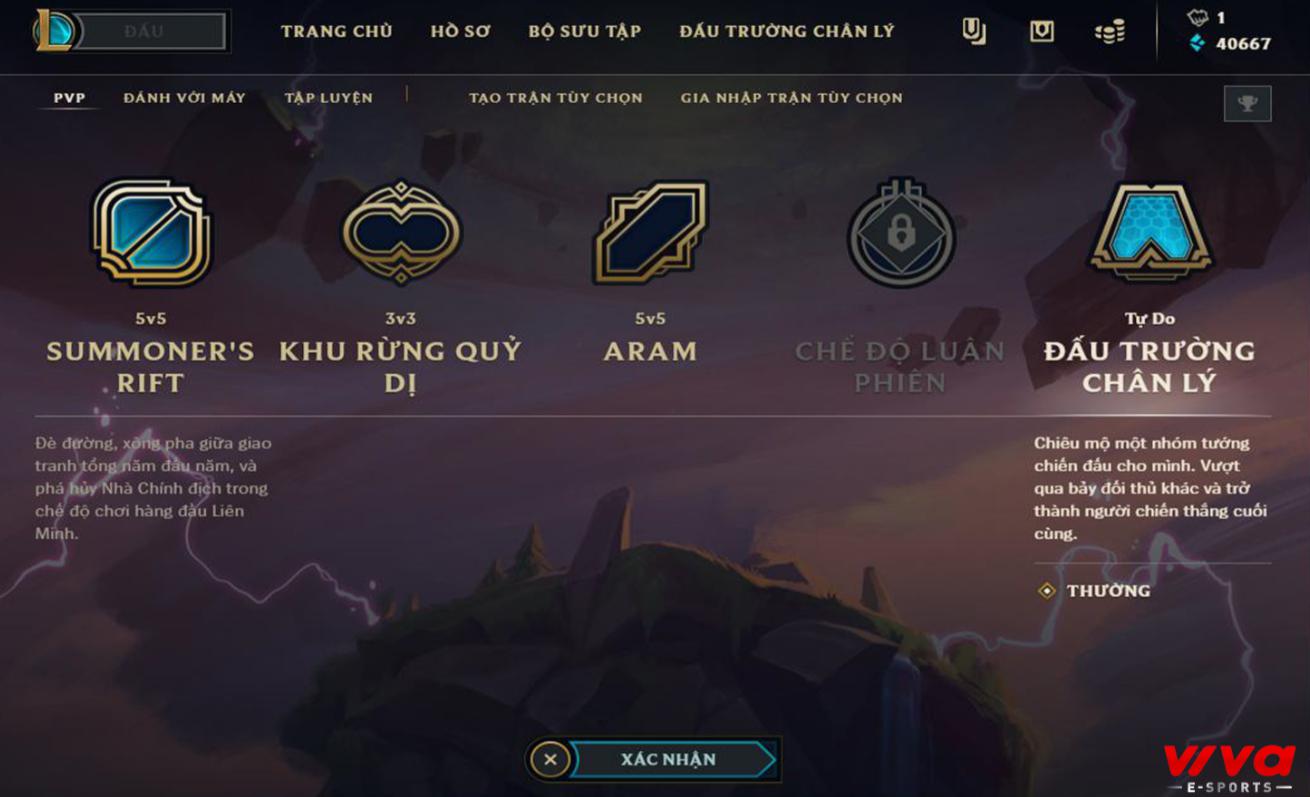Choose the Khu Rừng Quỷ Dị 3v3 mode
The image size is (1310, 797).
coord(400,233)
